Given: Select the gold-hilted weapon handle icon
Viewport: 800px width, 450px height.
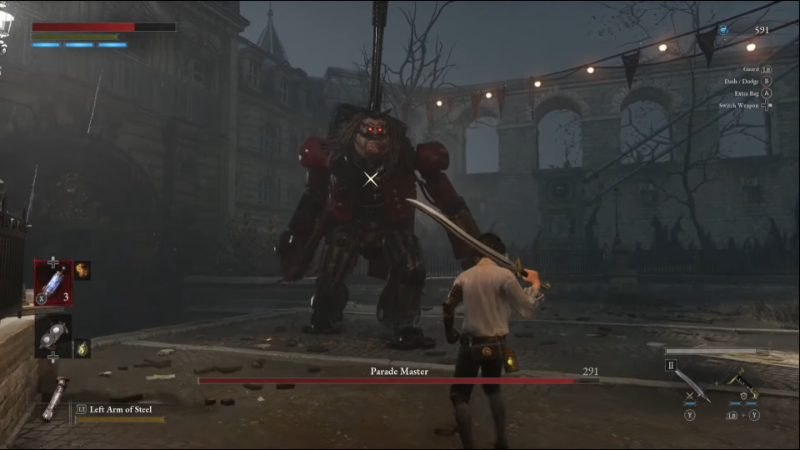Looking at the screenshot, I should [x=743, y=381].
